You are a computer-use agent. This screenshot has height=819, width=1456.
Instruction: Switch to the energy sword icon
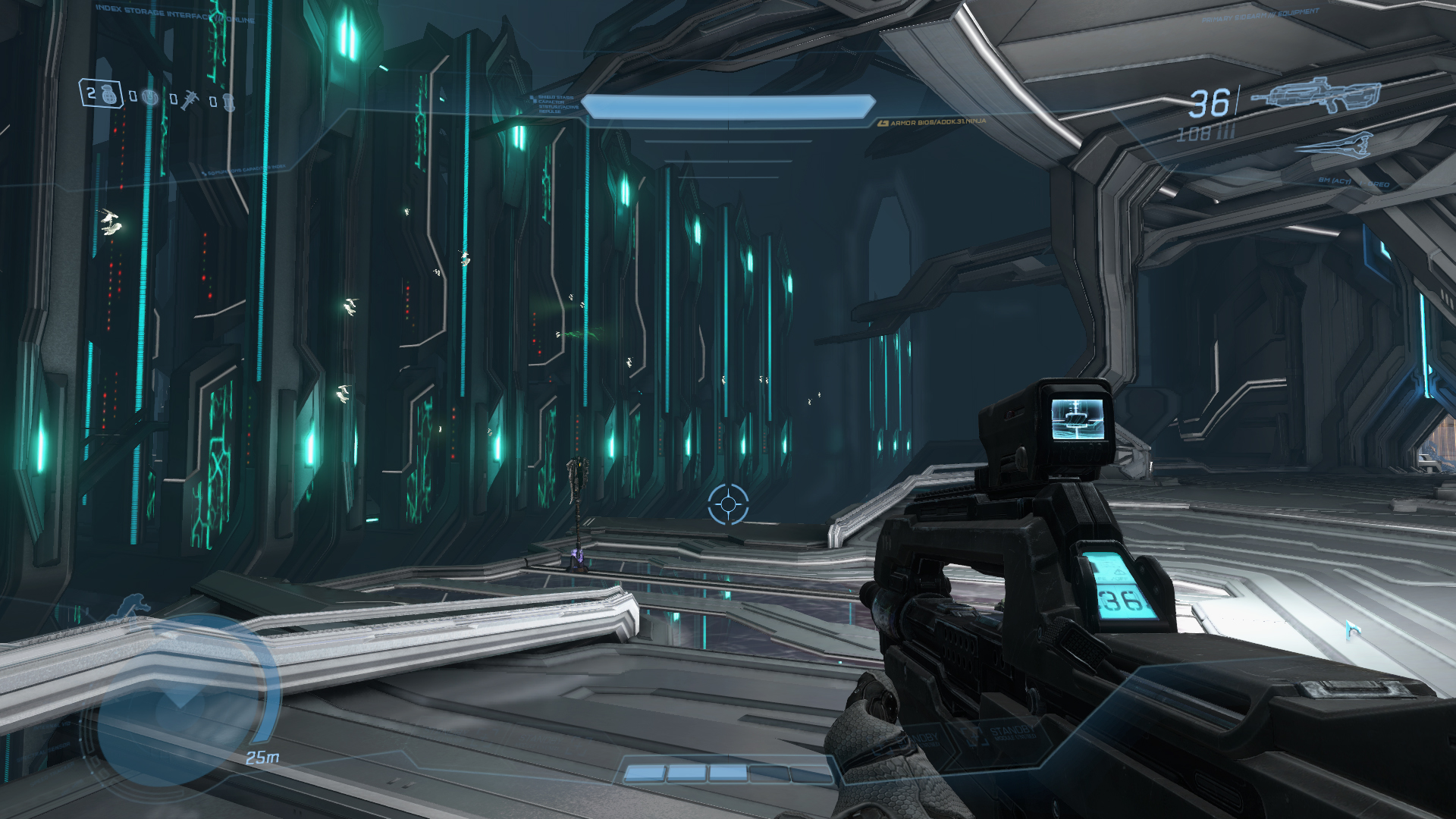[x=1335, y=144]
